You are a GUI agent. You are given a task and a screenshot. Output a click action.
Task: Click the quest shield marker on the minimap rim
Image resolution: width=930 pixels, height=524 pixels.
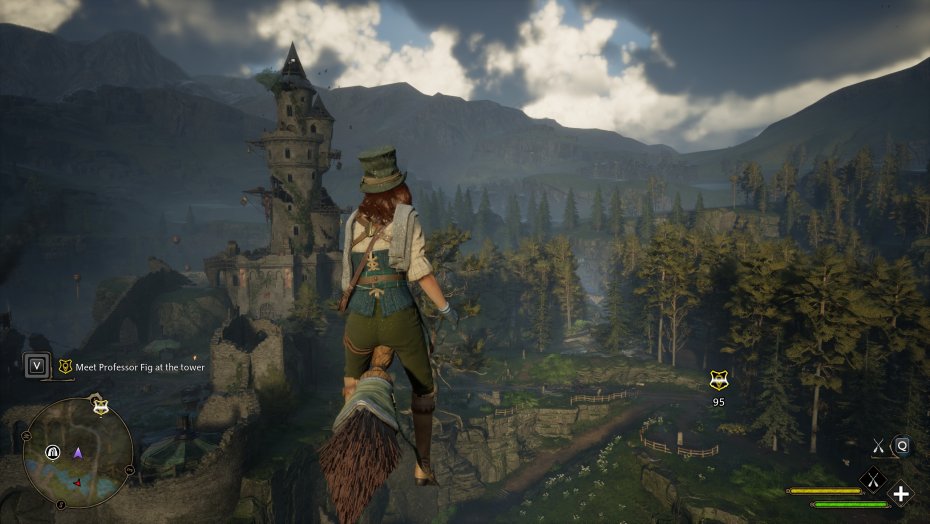click(x=100, y=407)
